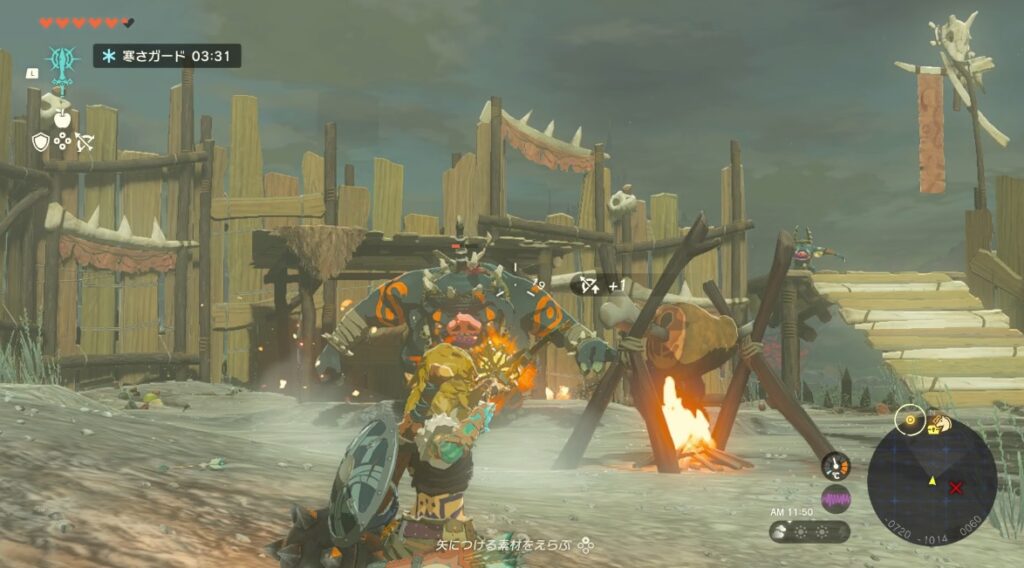Click the horse head marker on minimap
This screenshot has height=568, width=1024.
(943, 424)
